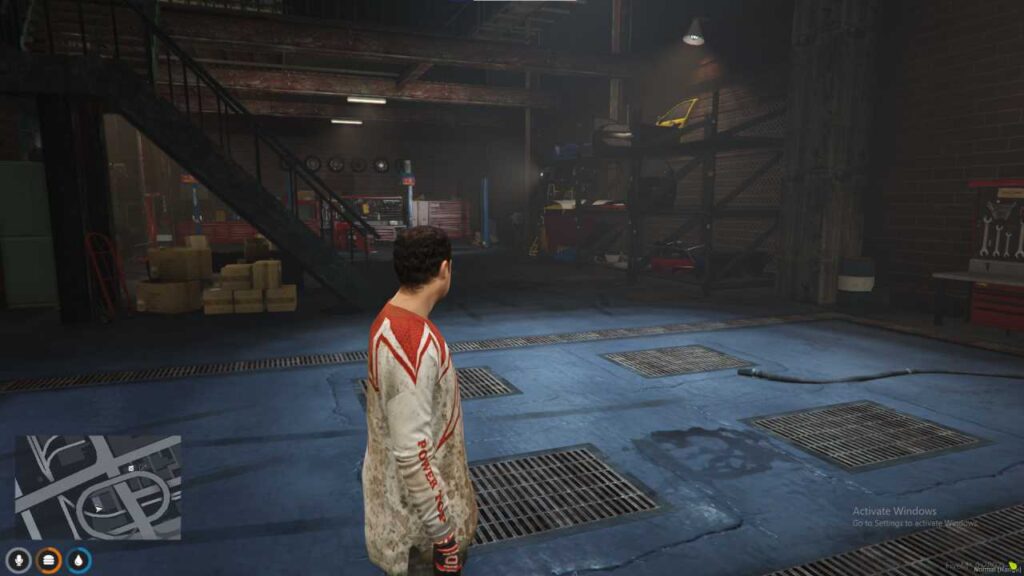This screenshot has height=576, width=1024.
Task: Check the water drop thirst icon
Action: (79, 560)
